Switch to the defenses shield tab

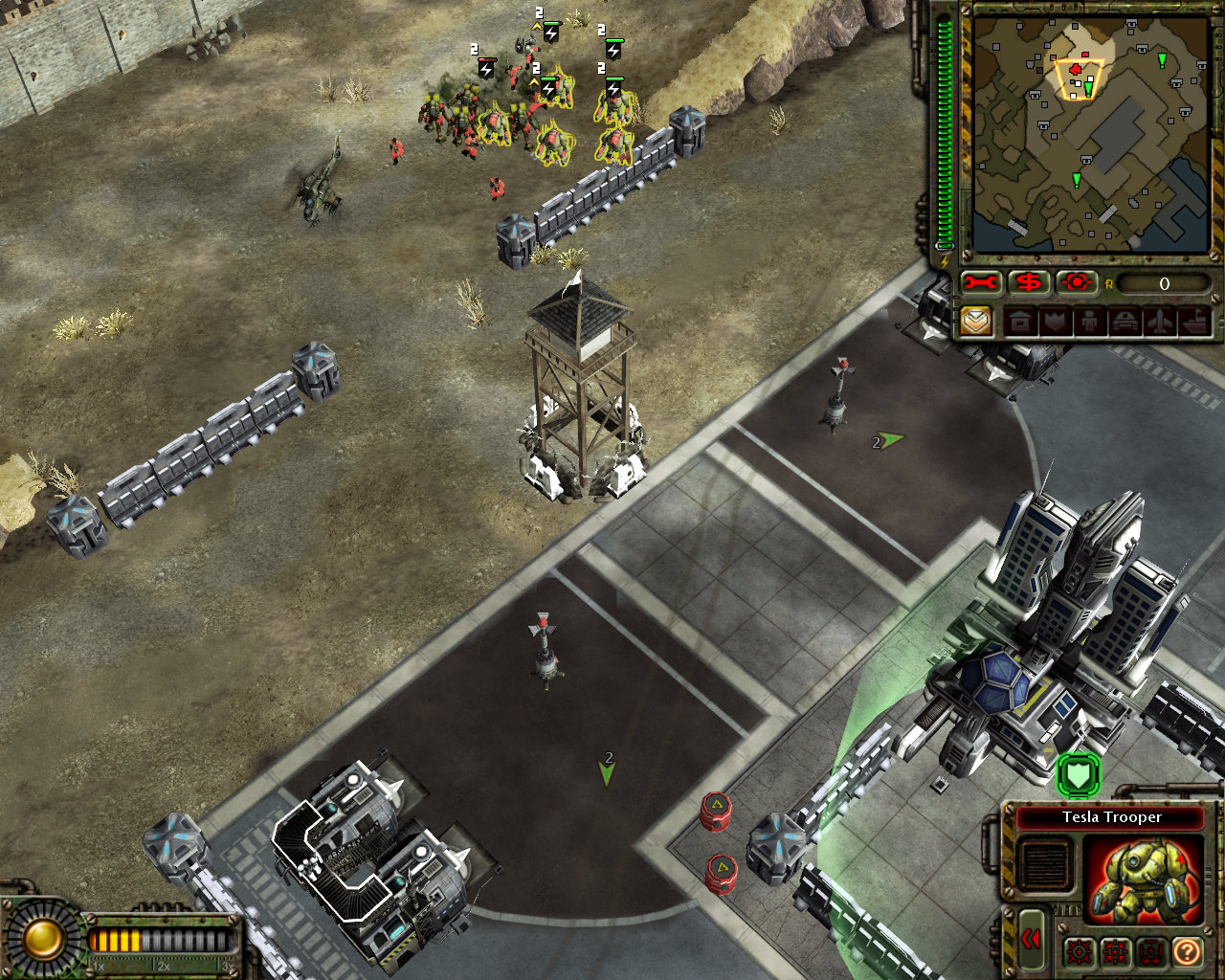click(x=1052, y=320)
